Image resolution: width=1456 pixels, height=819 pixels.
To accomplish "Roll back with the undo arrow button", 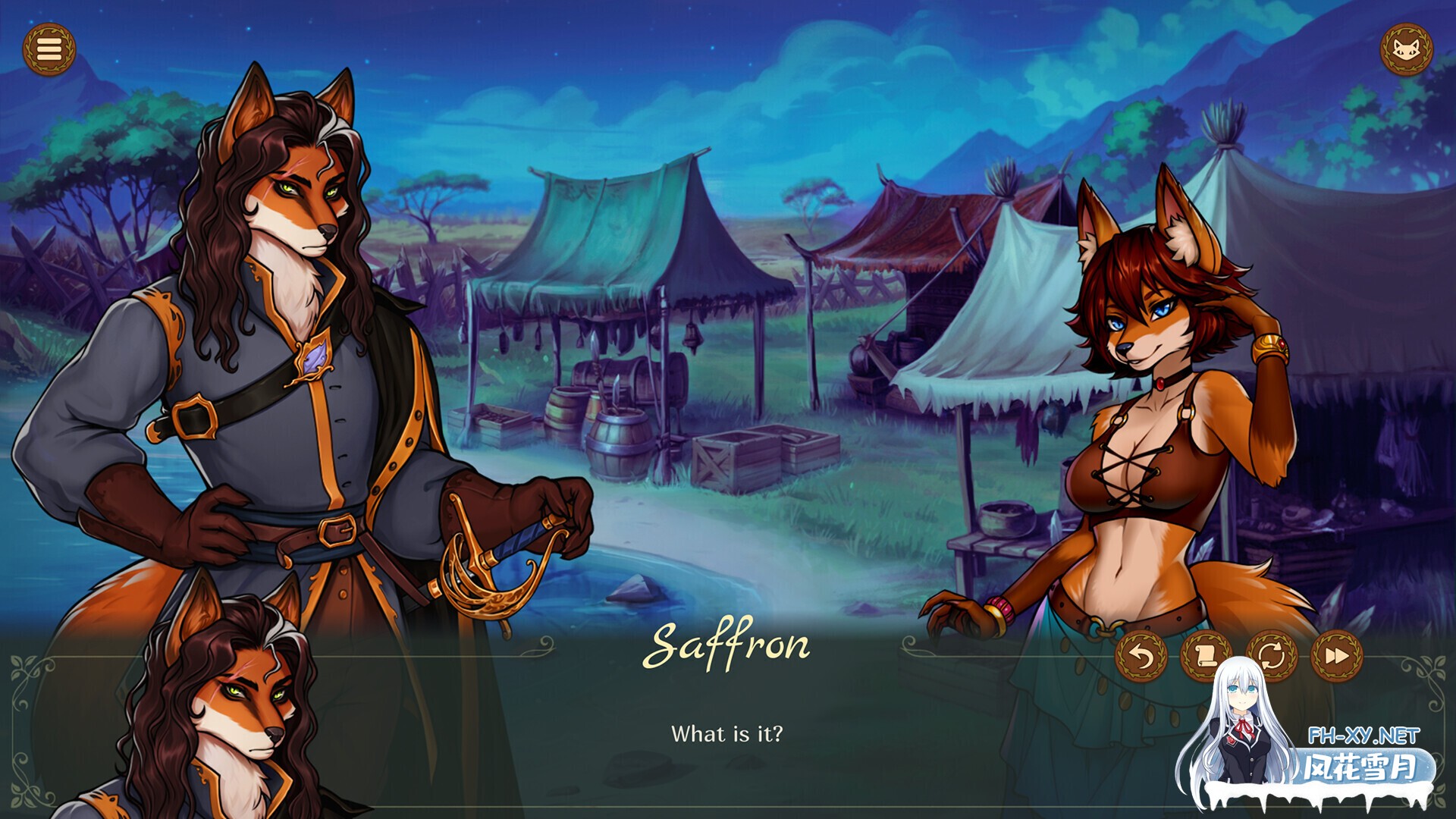I will pyautogui.click(x=1141, y=656).
